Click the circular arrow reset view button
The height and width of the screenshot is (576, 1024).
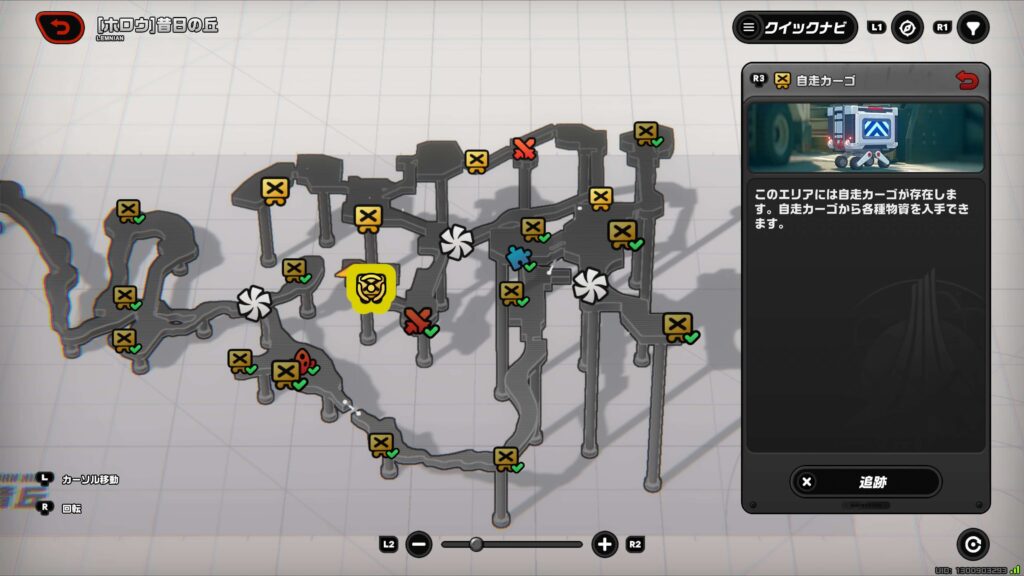[972, 544]
